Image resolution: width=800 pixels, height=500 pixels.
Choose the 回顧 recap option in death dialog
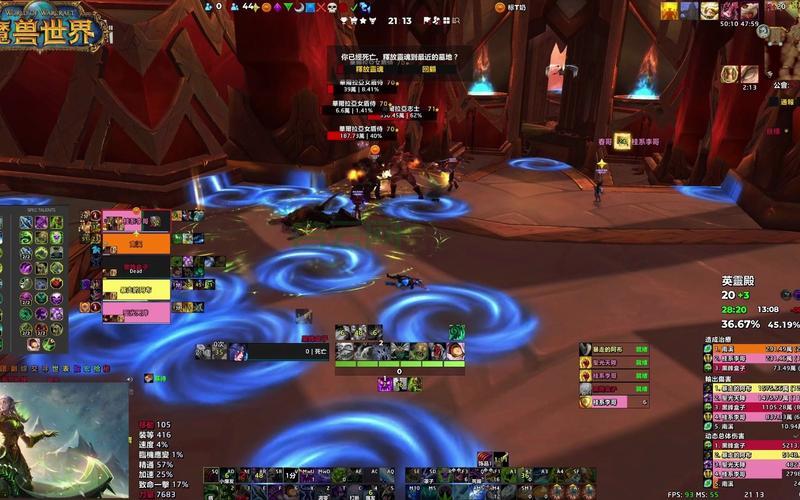pos(428,69)
